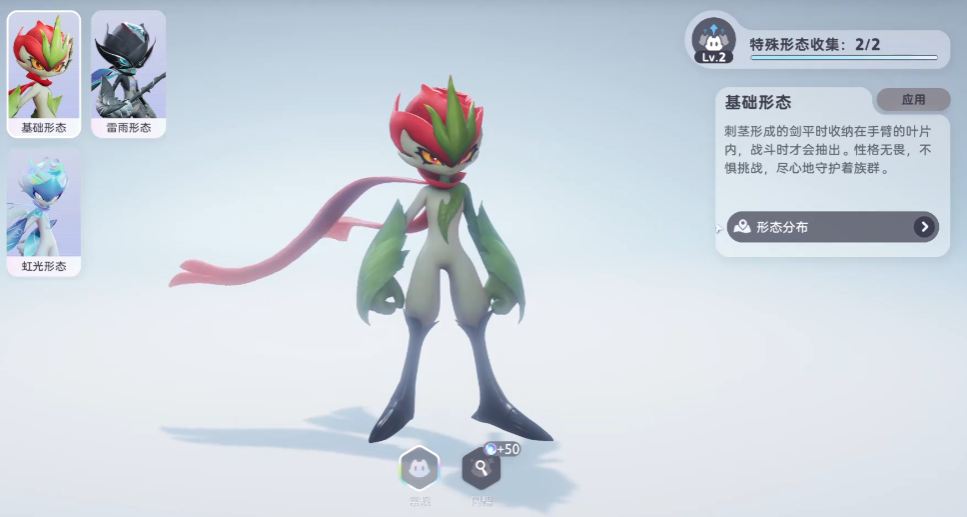Select the 基础形态 base form thumbnail
The width and height of the screenshot is (967, 517).
(x=44, y=74)
